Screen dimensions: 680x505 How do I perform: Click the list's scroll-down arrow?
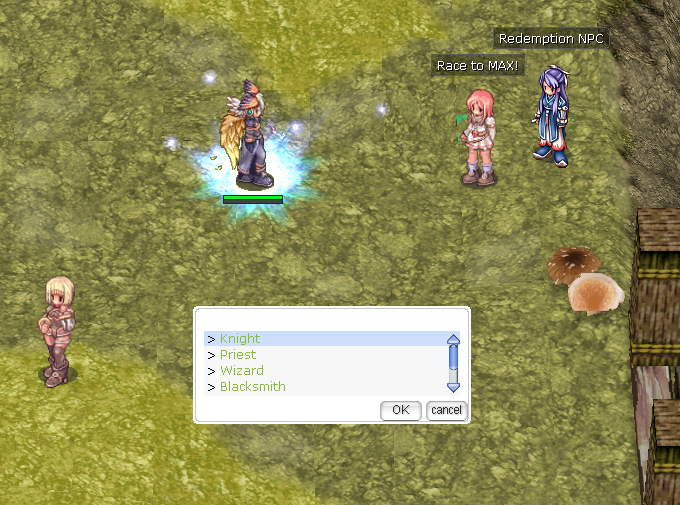click(x=453, y=386)
